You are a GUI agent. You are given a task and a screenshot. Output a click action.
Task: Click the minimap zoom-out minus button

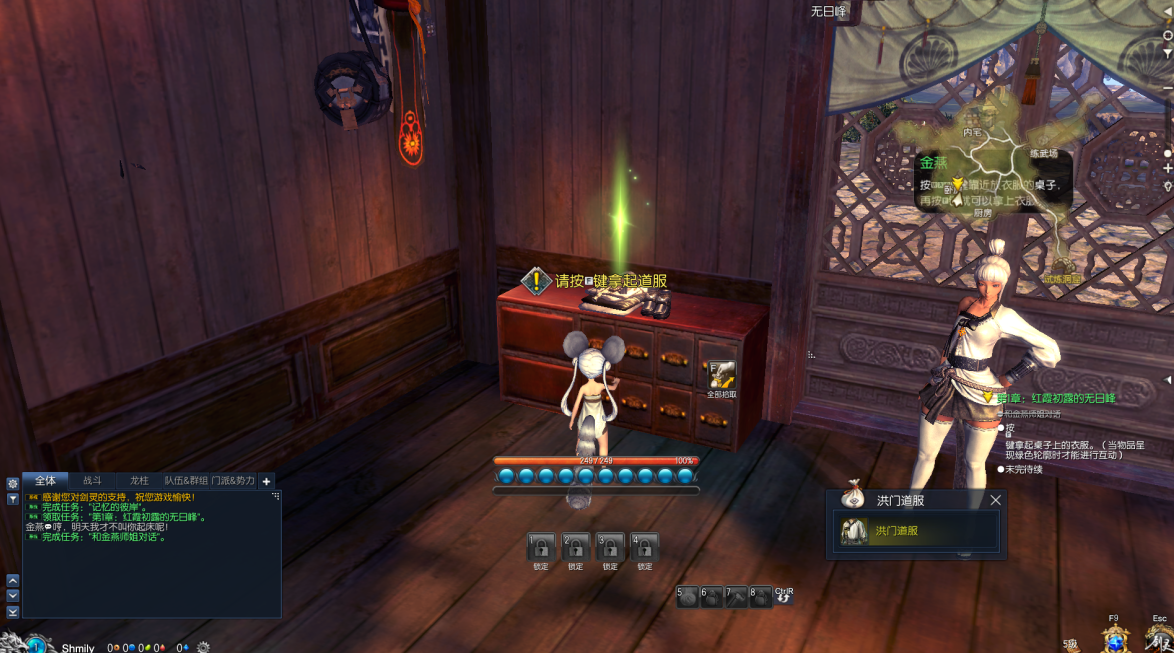point(1167,88)
